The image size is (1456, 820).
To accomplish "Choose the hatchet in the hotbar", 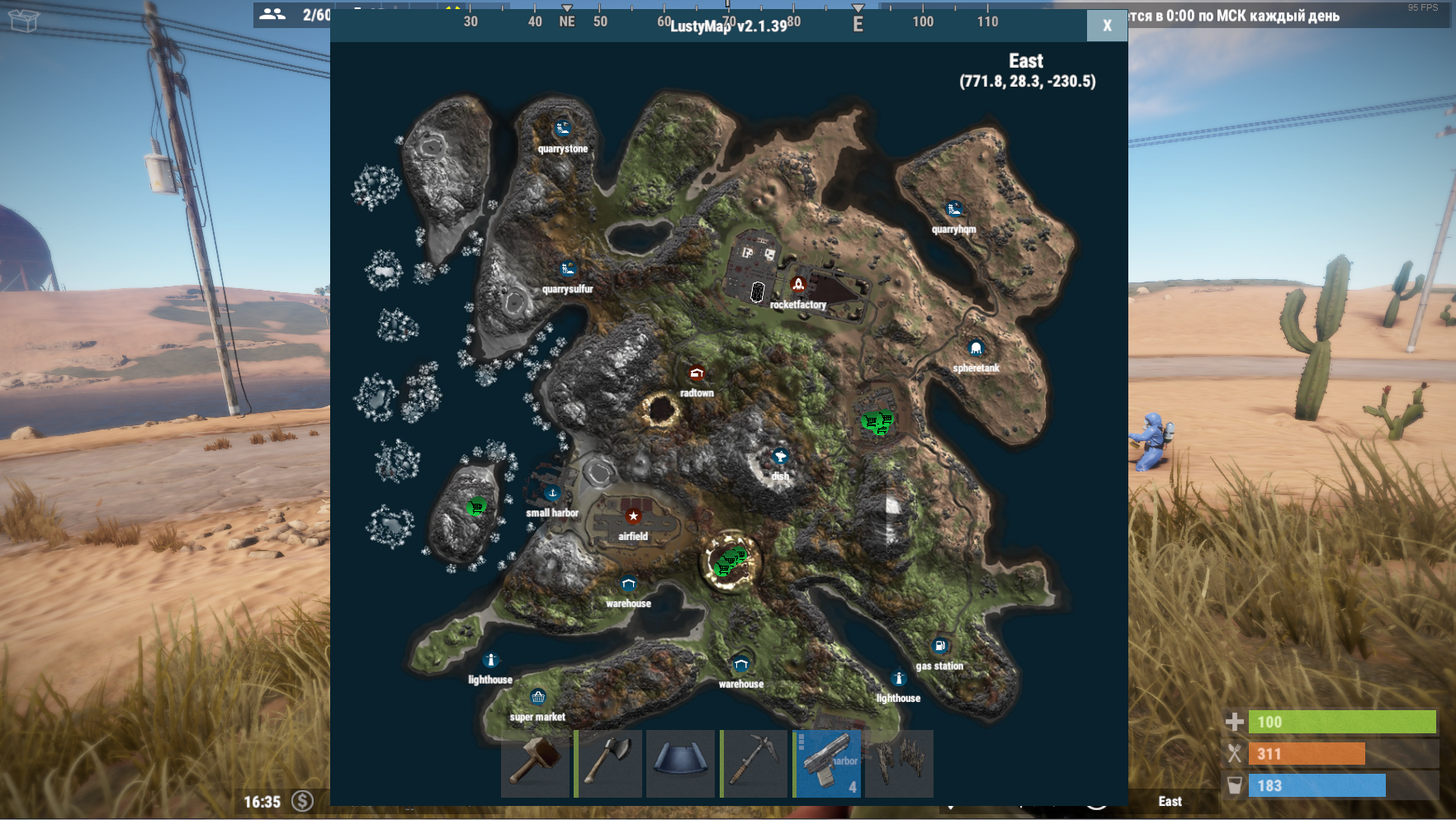I will tap(608, 762).
